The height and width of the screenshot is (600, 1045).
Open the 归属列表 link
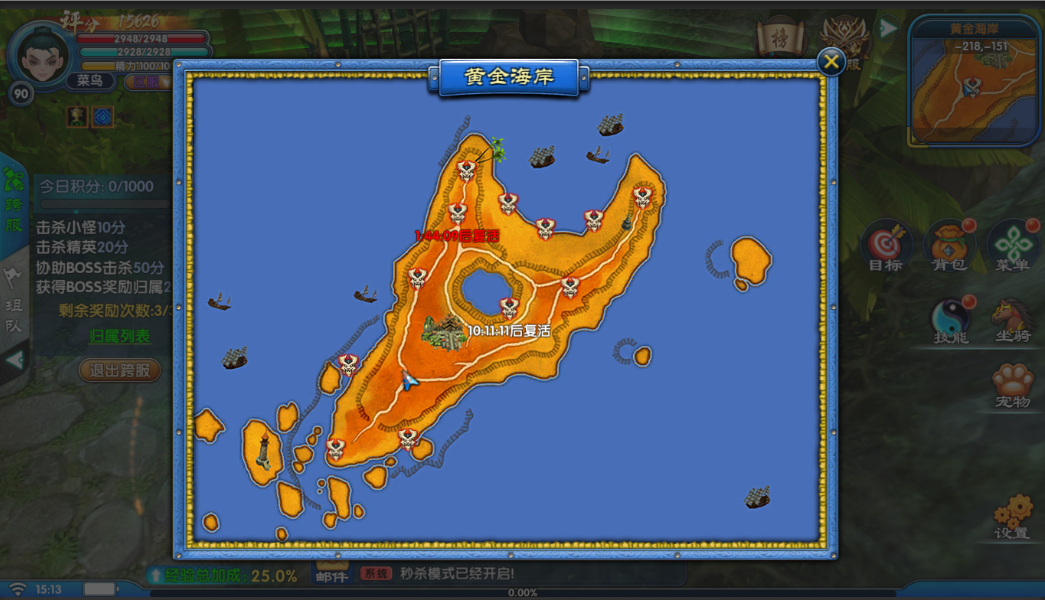[120, 336]
